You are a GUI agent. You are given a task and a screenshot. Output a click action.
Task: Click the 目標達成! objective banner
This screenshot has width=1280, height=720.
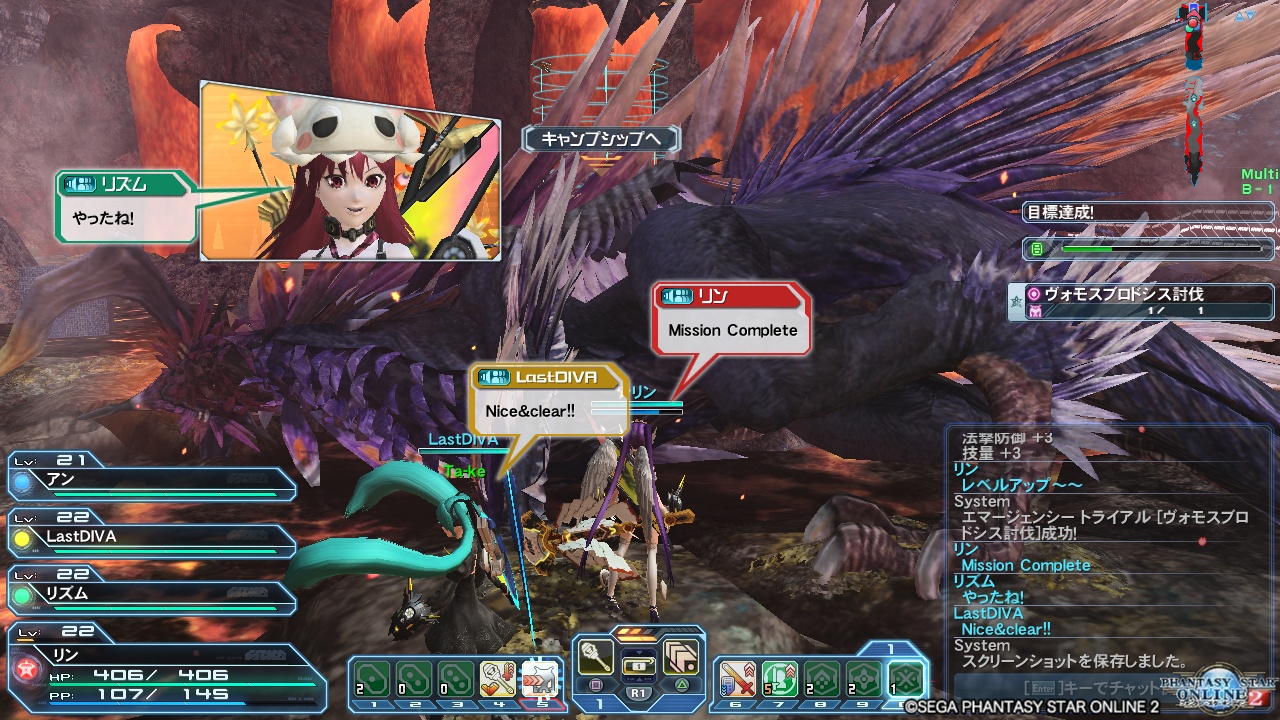click(1148, 212)
